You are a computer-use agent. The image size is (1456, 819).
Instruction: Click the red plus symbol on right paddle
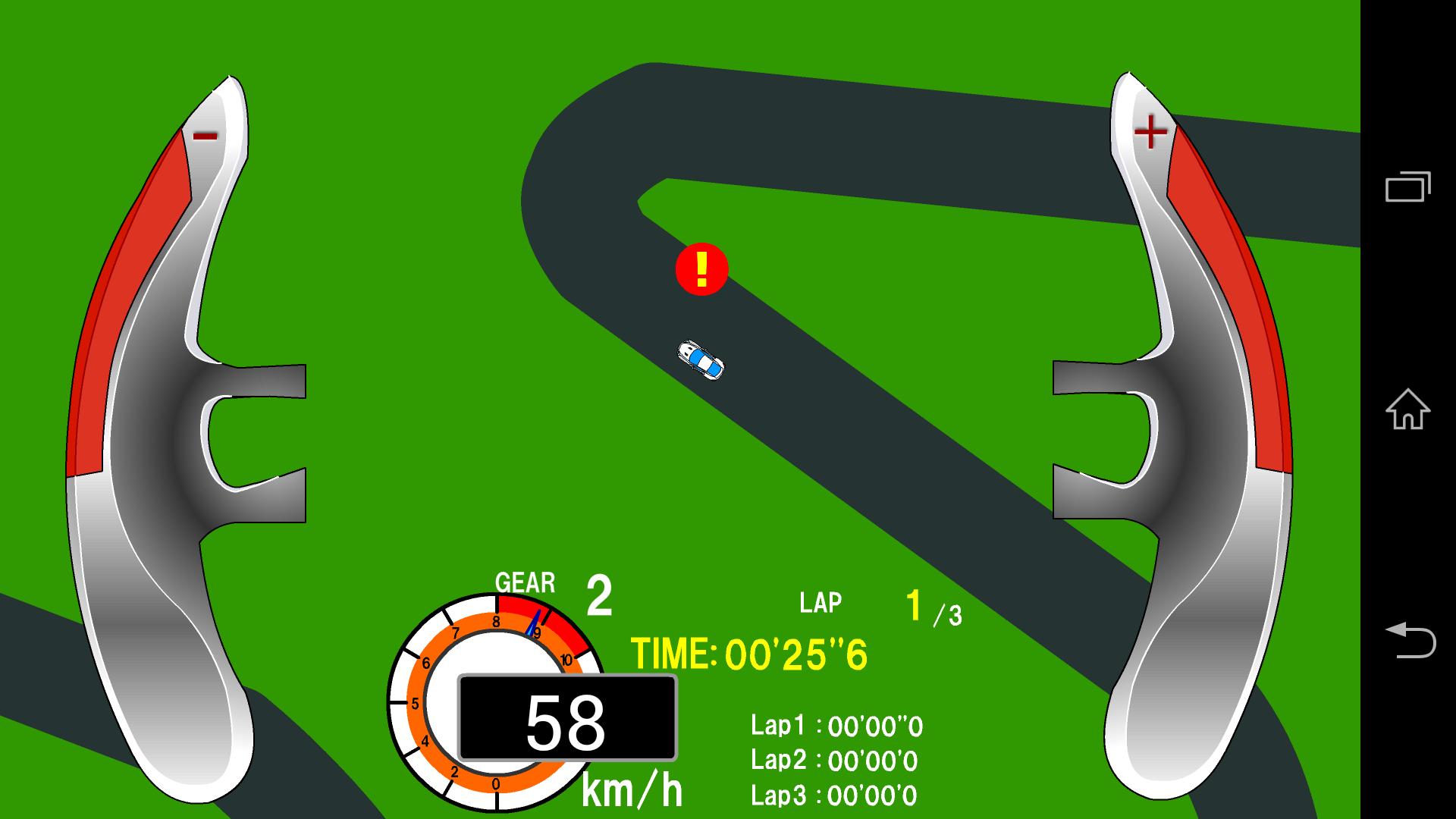[x=1152, y=130]
